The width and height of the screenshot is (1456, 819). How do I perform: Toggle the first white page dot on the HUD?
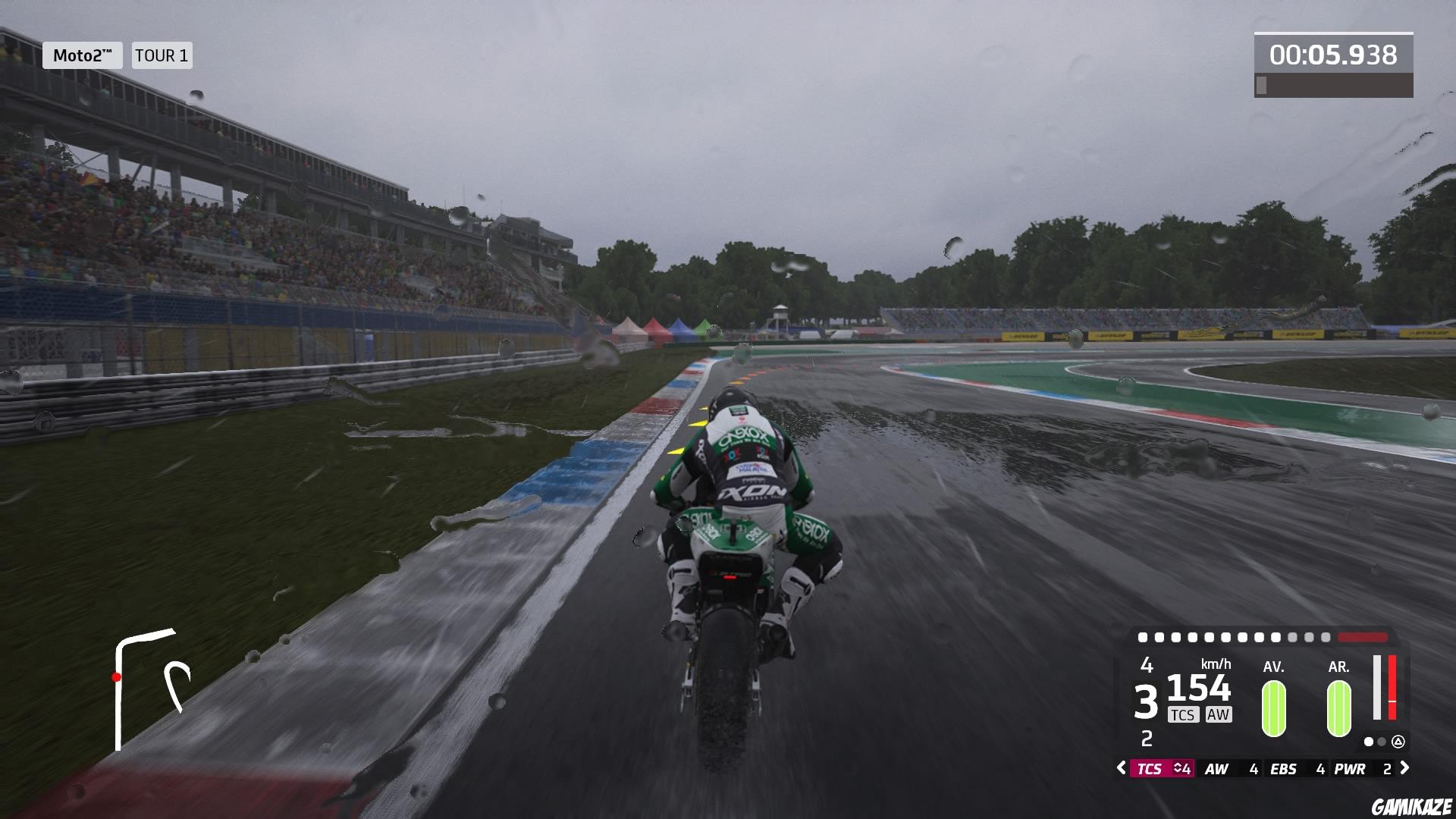click(1369, 742)
